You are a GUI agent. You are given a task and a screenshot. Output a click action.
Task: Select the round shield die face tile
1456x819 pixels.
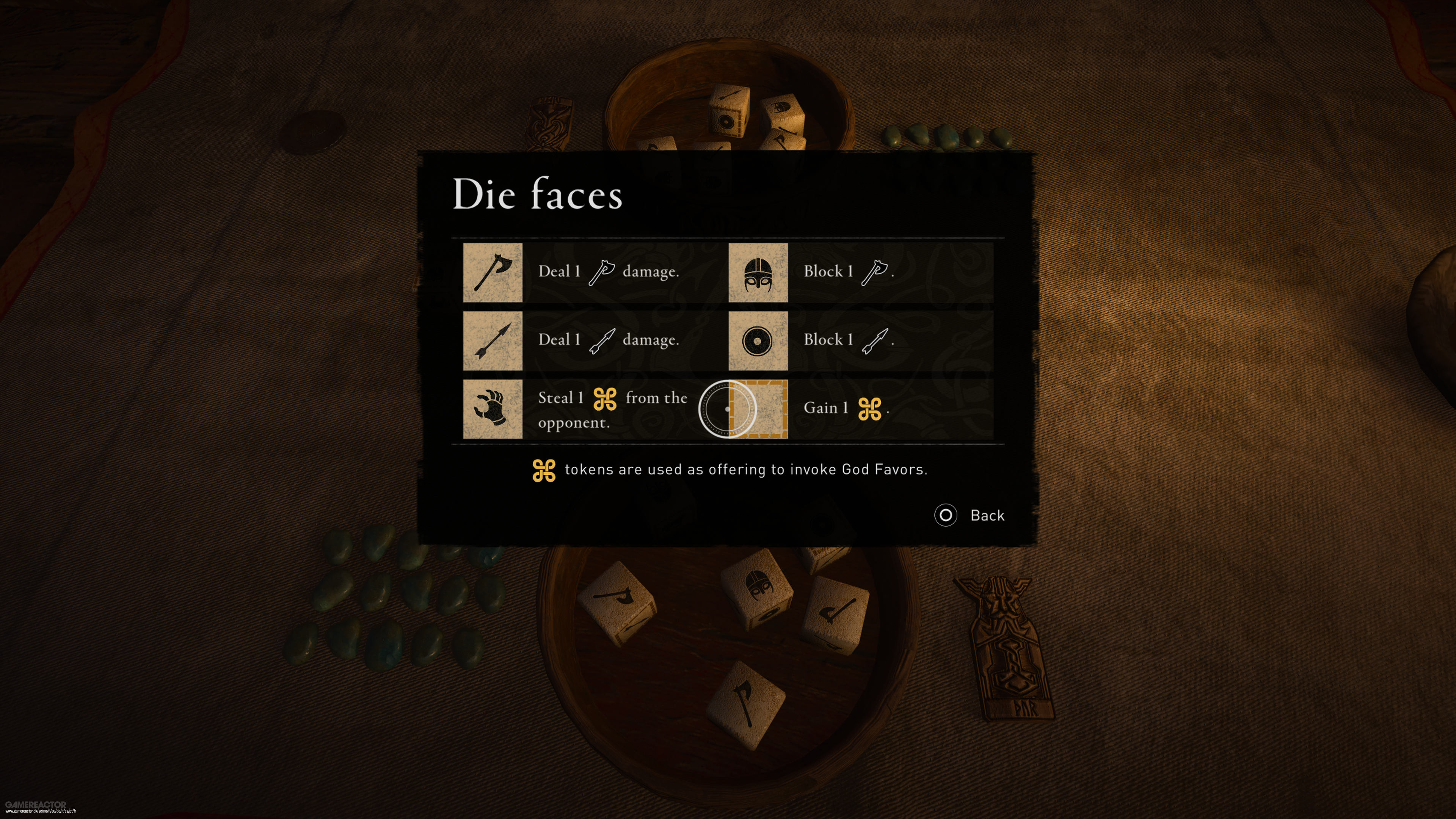pos(758,341)
